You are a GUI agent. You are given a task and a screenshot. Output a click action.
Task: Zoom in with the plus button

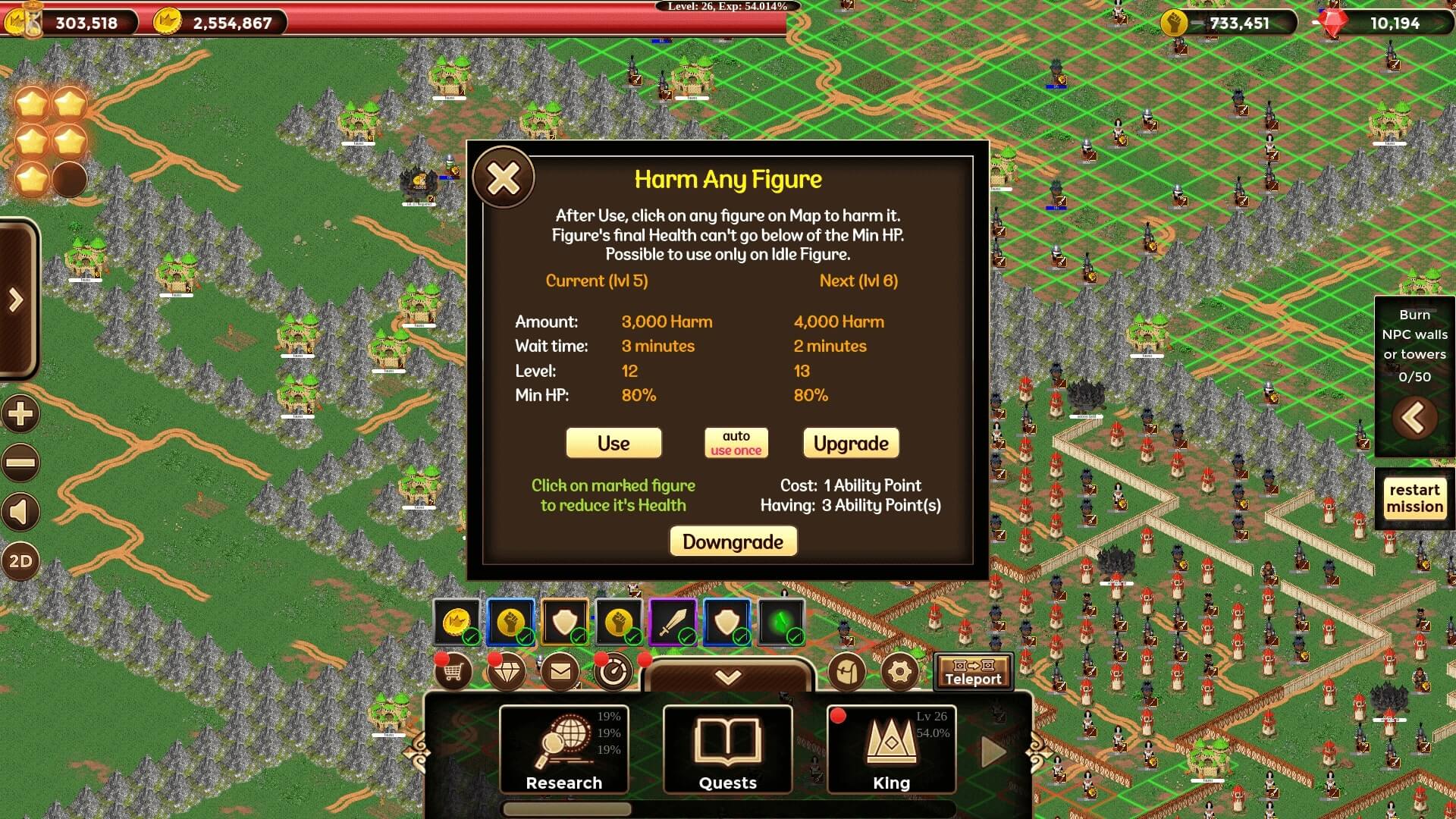click(20, 414)
